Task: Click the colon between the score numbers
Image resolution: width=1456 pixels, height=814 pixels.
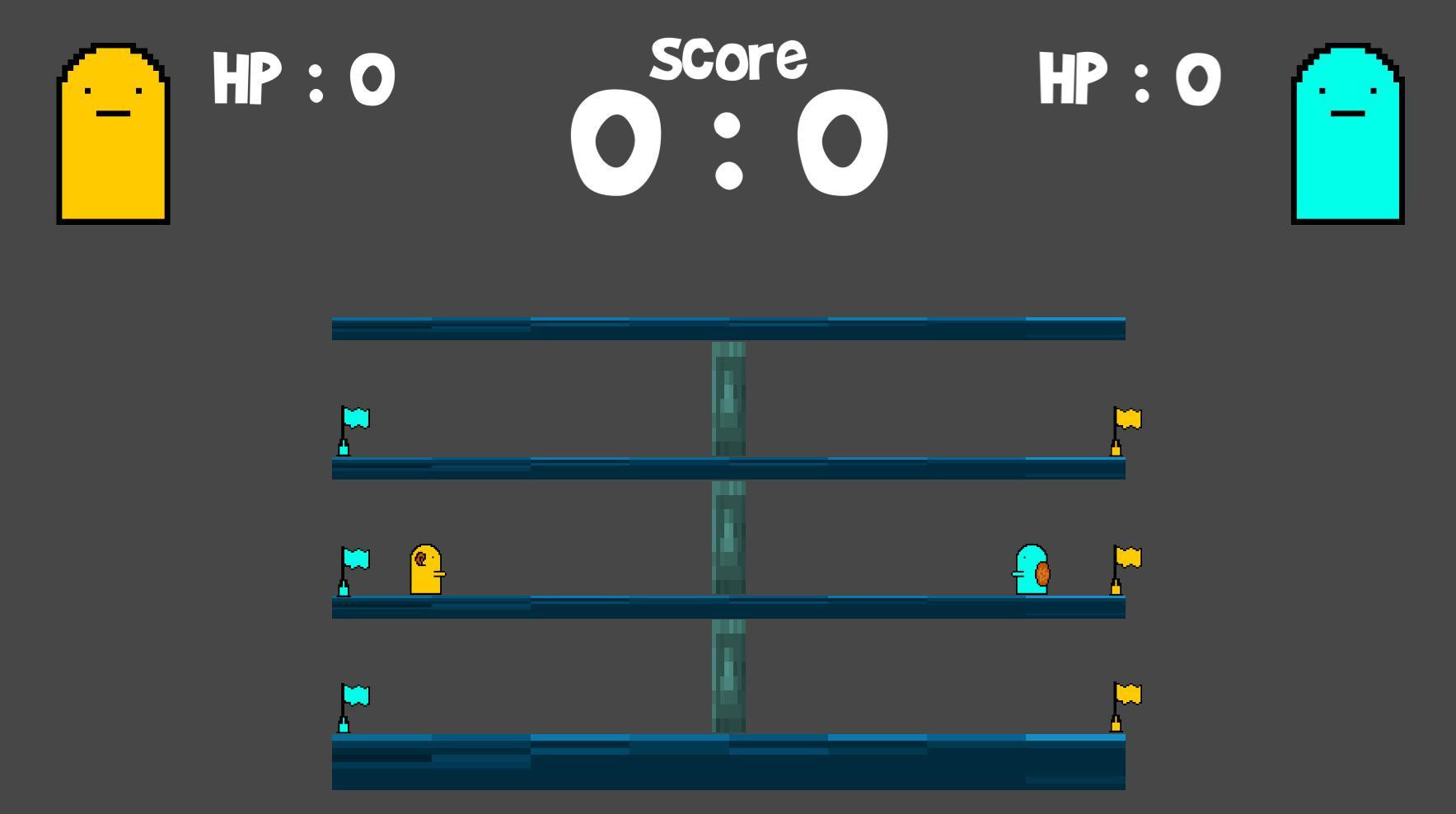Action: pyautogui.click(x=728, y=148)
